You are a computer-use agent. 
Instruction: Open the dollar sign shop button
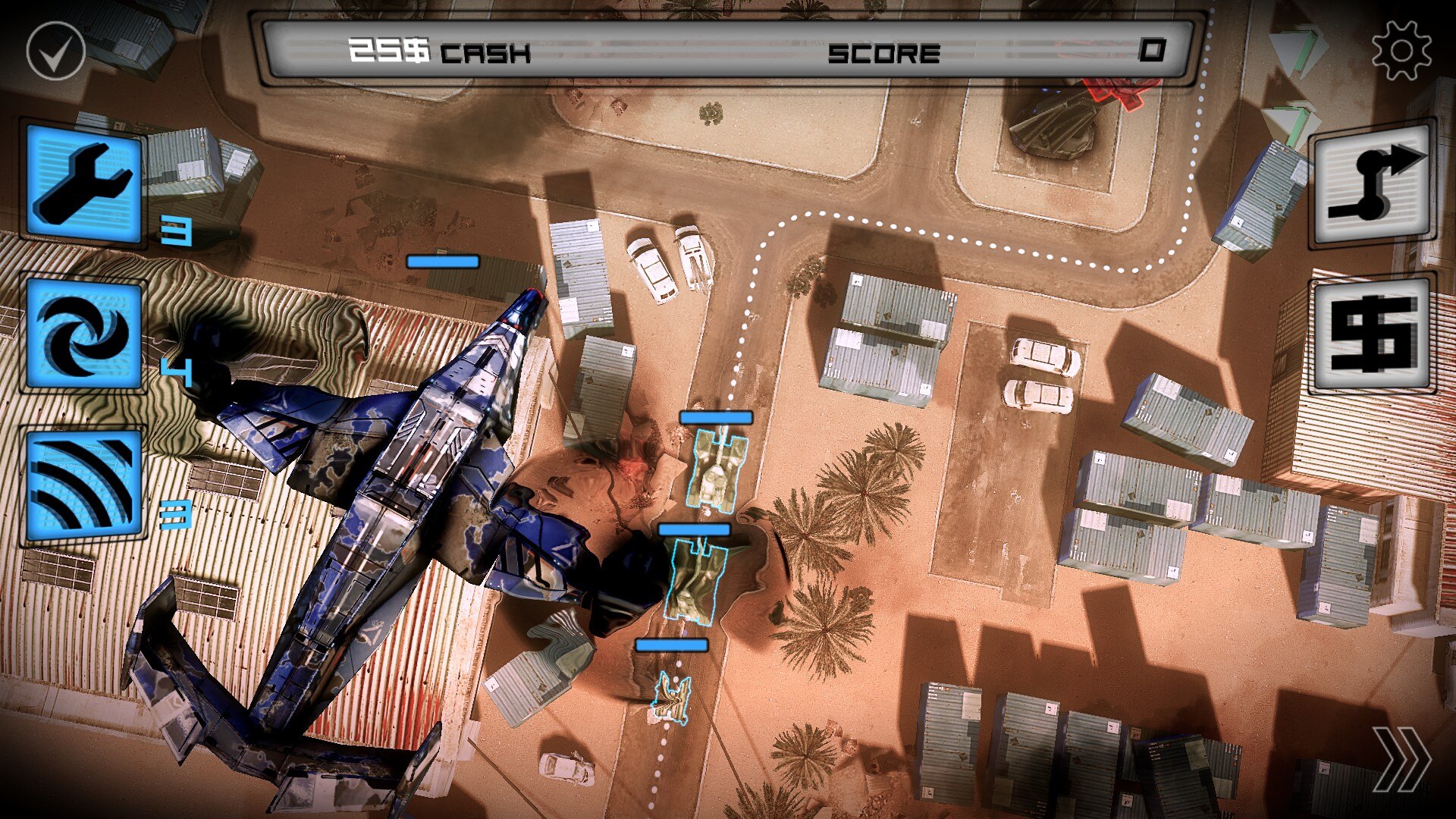click(x=1373, y=333)
